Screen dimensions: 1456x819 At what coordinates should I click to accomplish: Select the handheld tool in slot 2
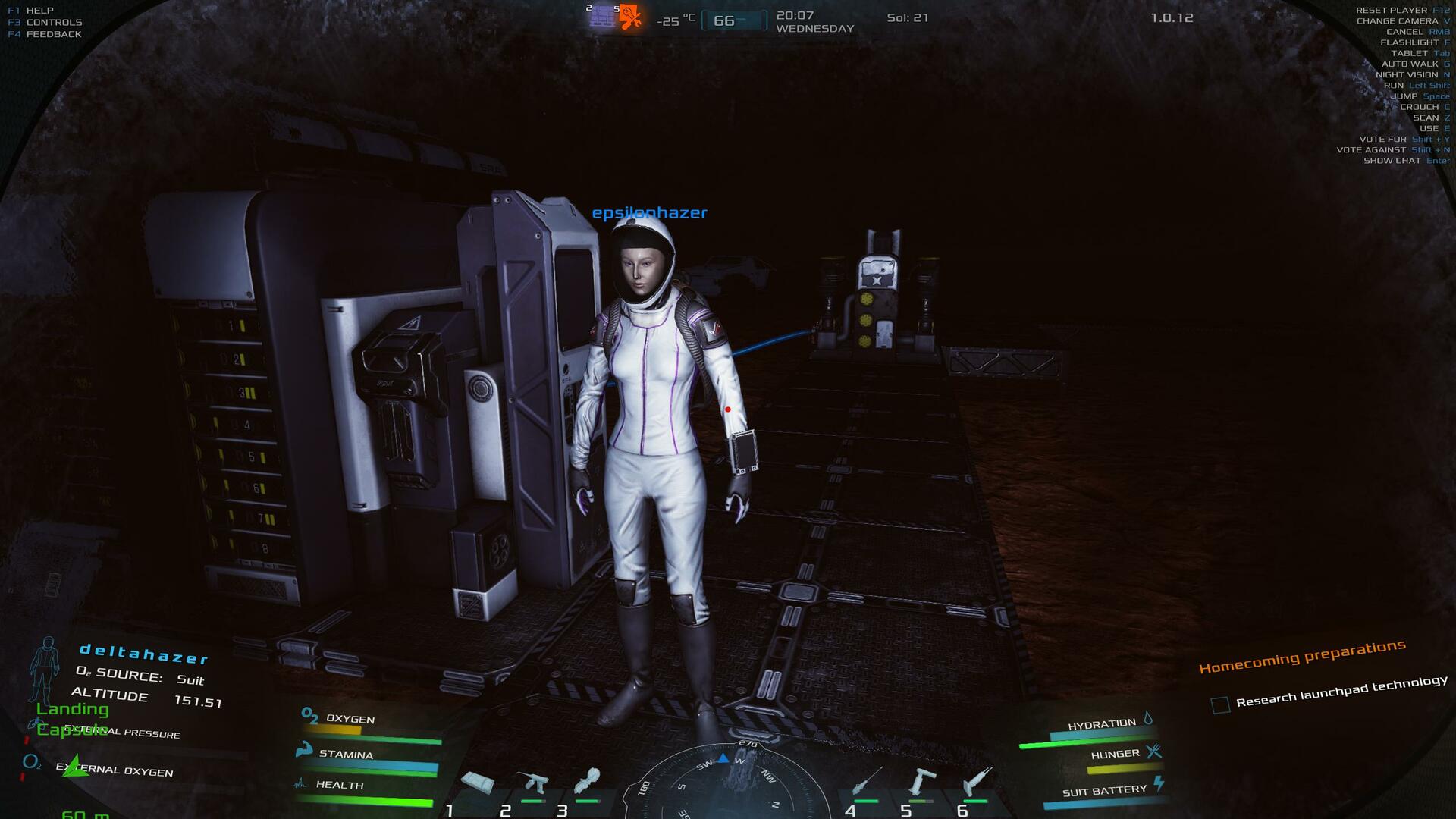532,783
